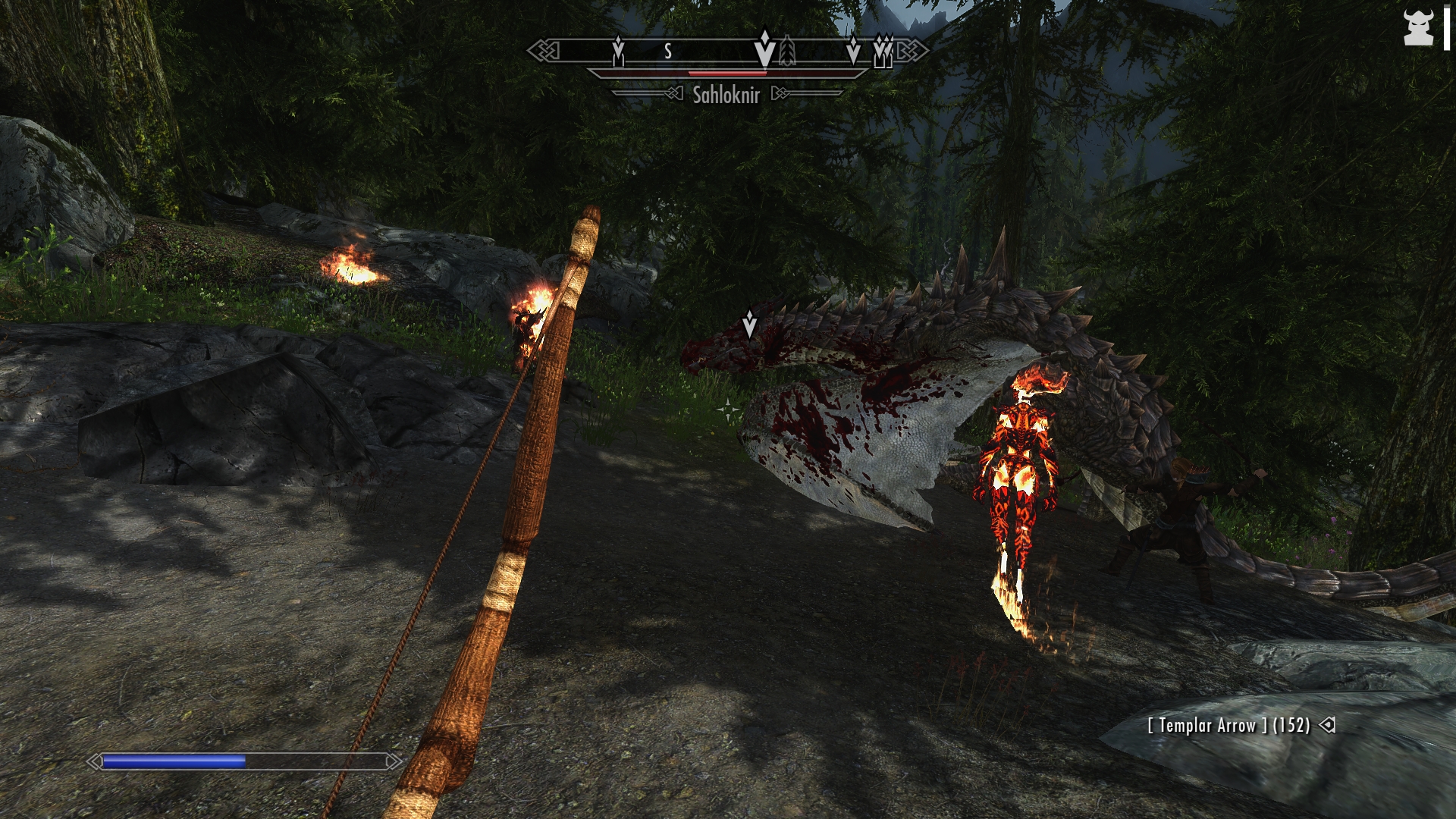Click the Sahloknir enemy name label
1456x819 pixels.
[x=726, y=95]
